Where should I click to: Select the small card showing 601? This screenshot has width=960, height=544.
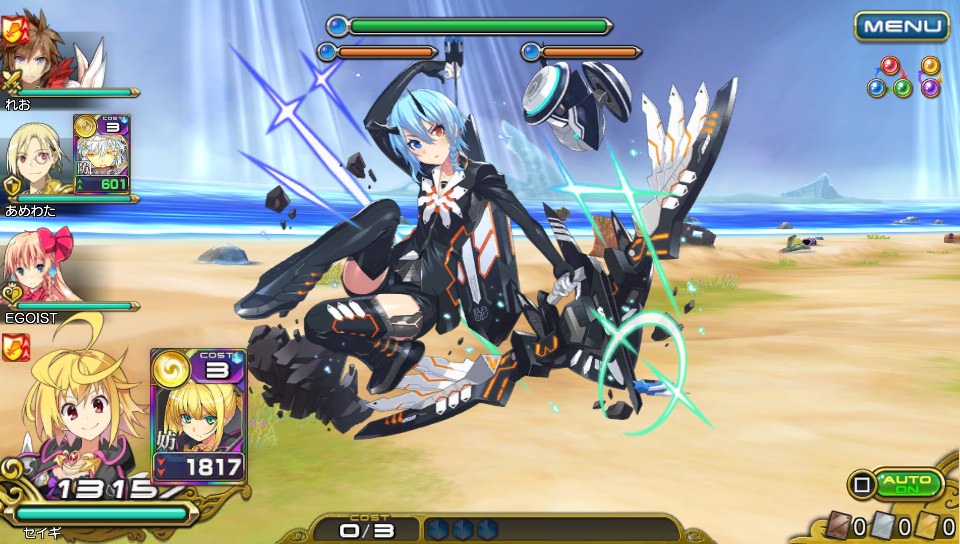[x=101, y=153]
